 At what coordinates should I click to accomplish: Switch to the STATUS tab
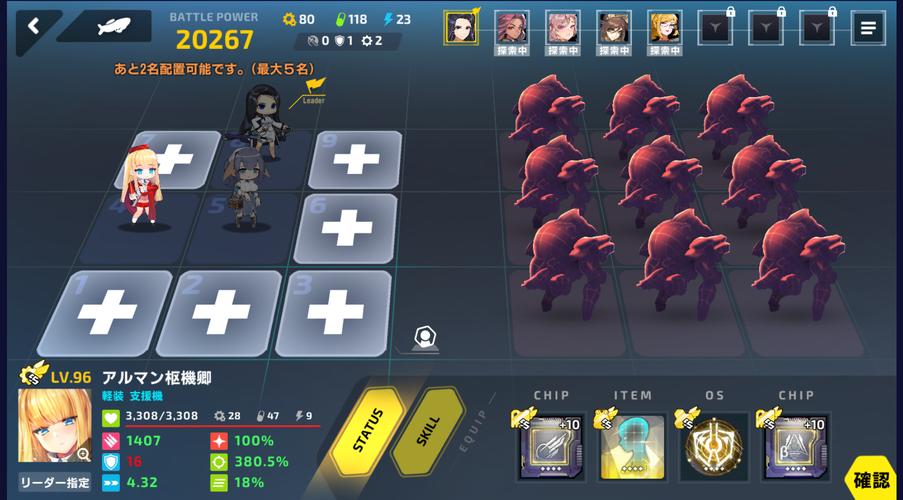coord(367,431)
